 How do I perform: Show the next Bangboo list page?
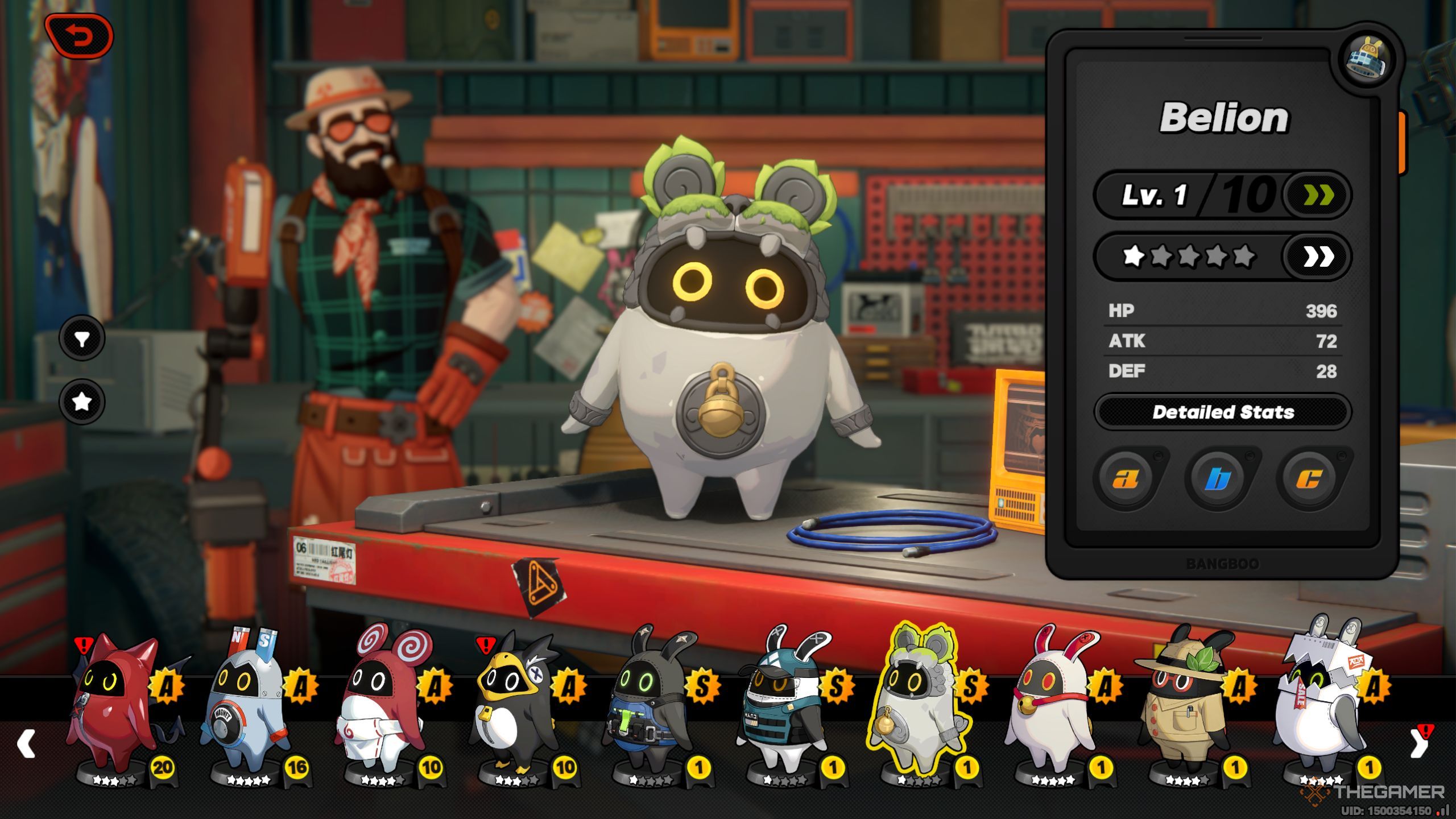click(x=1418, y=744)
